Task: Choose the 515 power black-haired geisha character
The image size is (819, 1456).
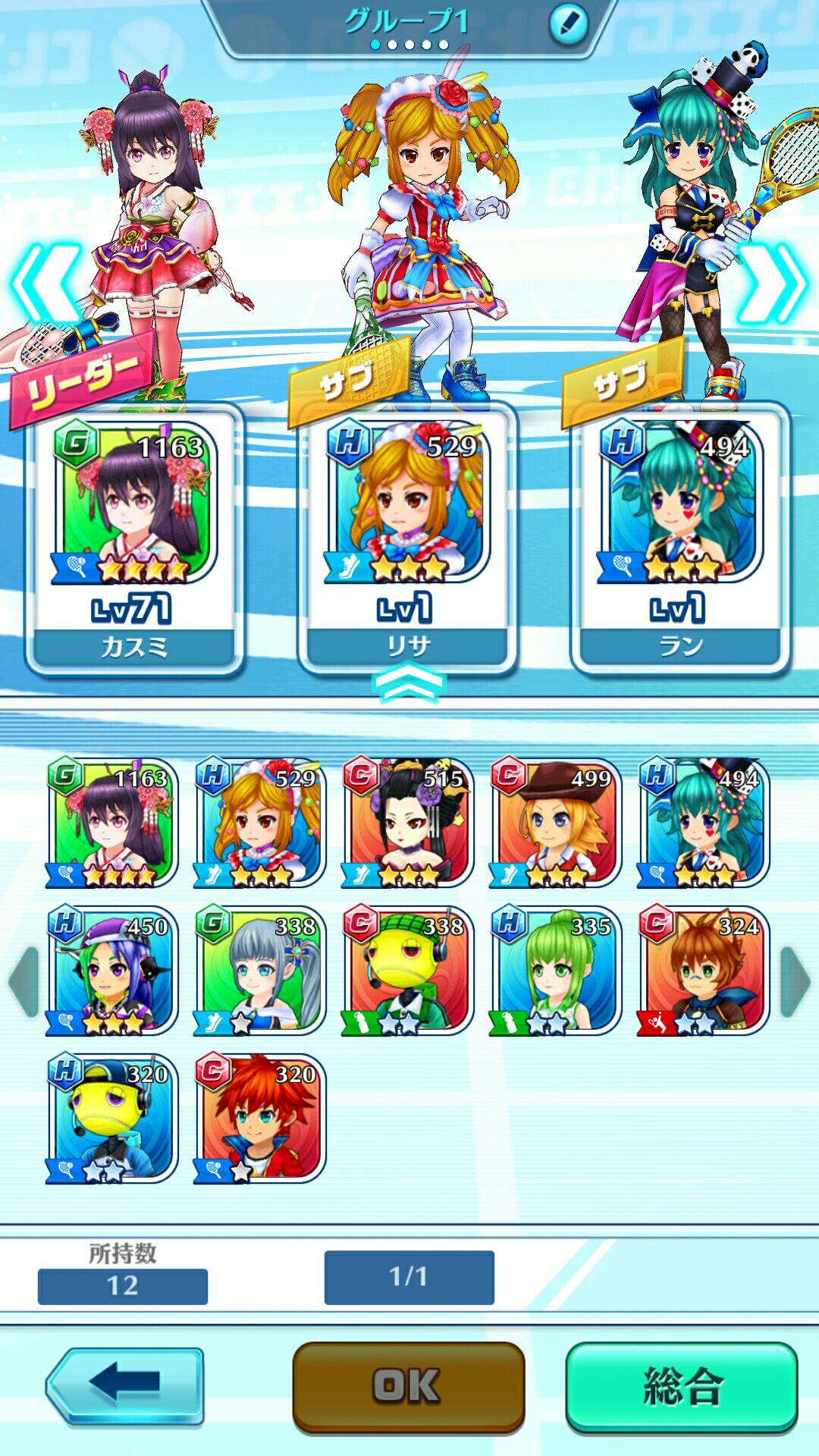Action: coord(407,823)
